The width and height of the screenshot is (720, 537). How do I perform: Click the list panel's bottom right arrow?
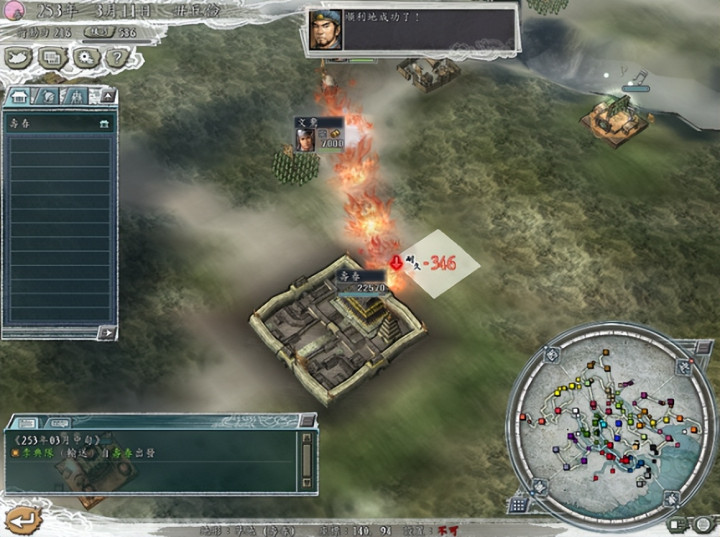tap(105, 332)
